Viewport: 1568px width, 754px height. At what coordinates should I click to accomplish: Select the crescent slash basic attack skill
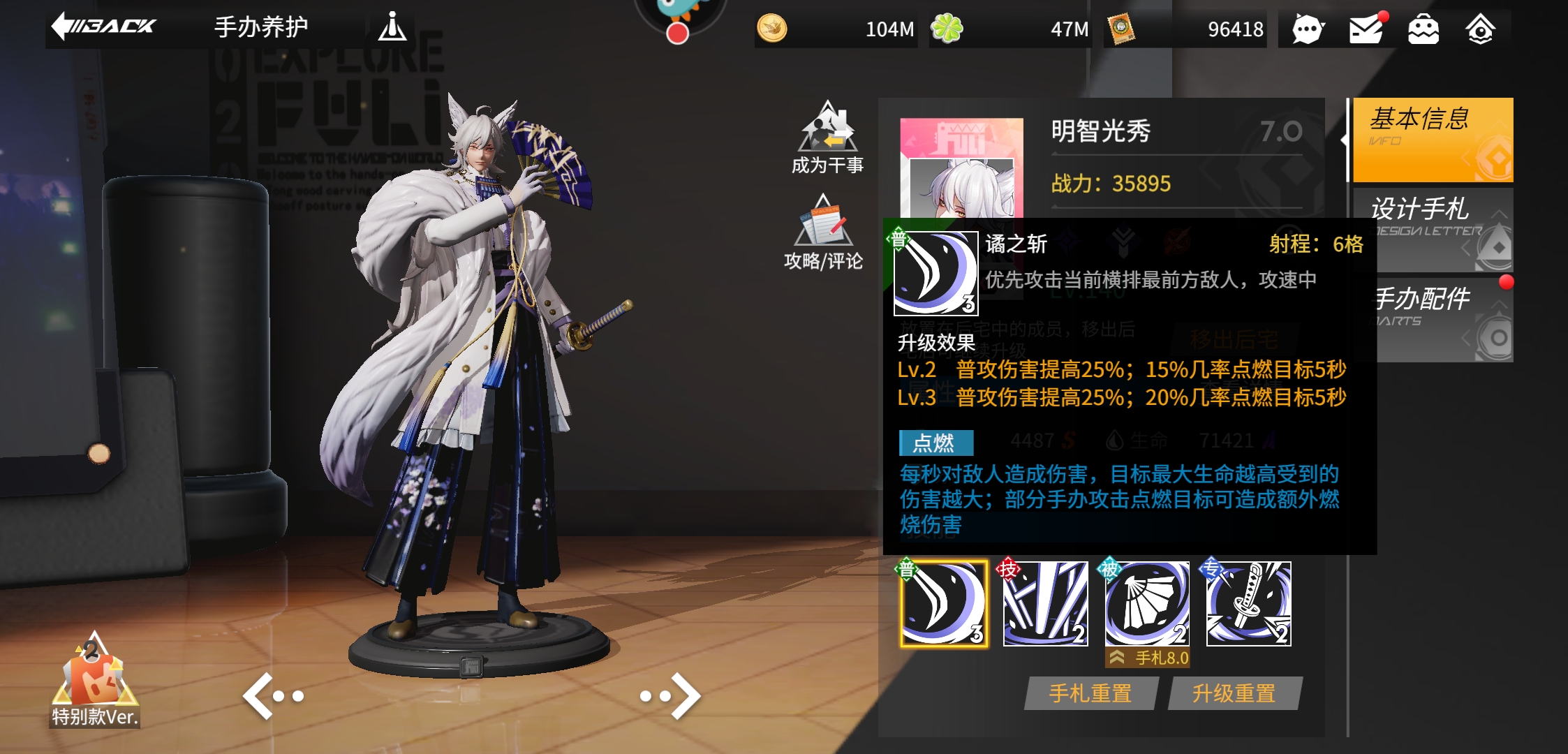click(x=944, y=604)
